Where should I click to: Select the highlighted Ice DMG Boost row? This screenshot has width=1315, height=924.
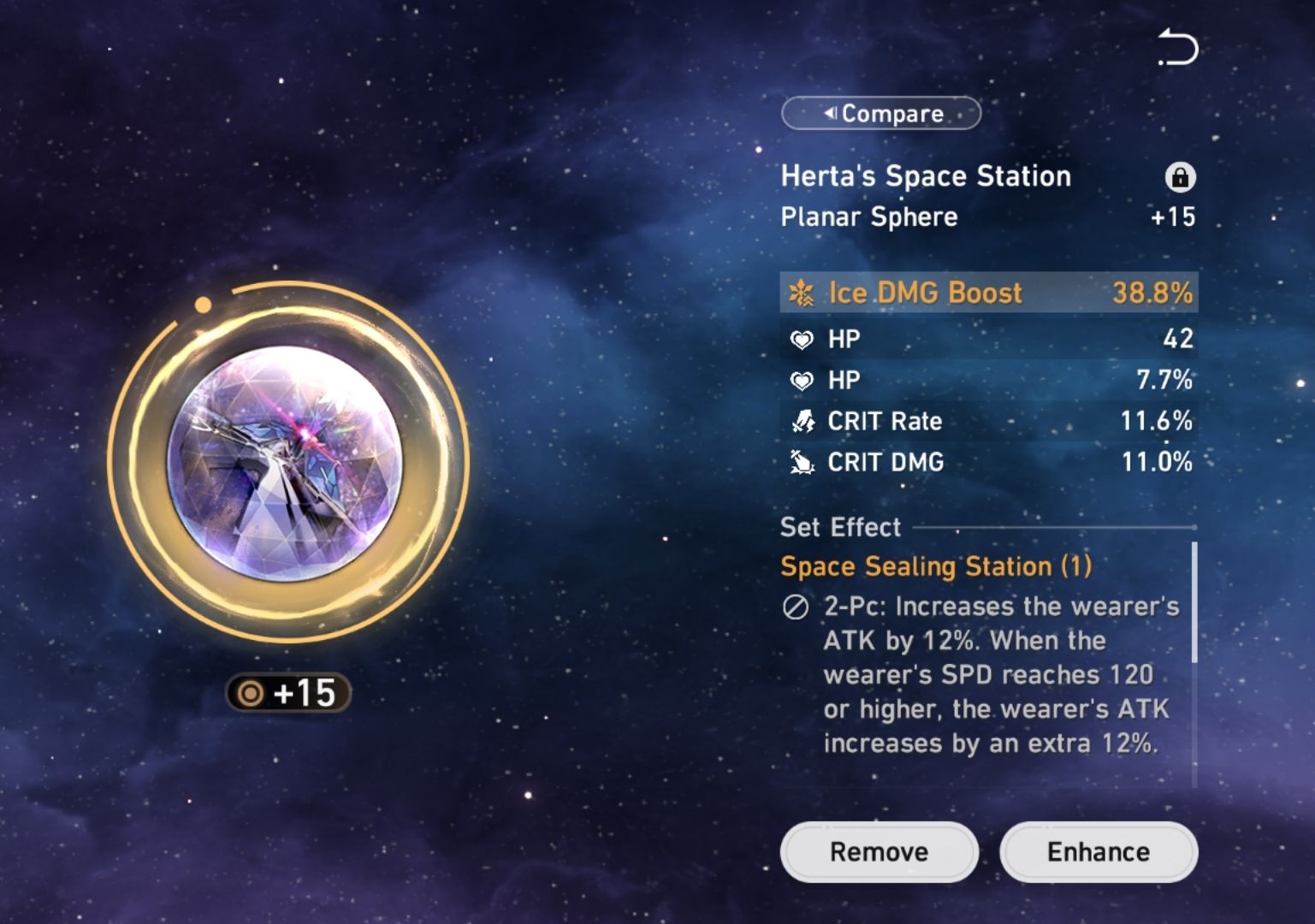click(988, 293)
